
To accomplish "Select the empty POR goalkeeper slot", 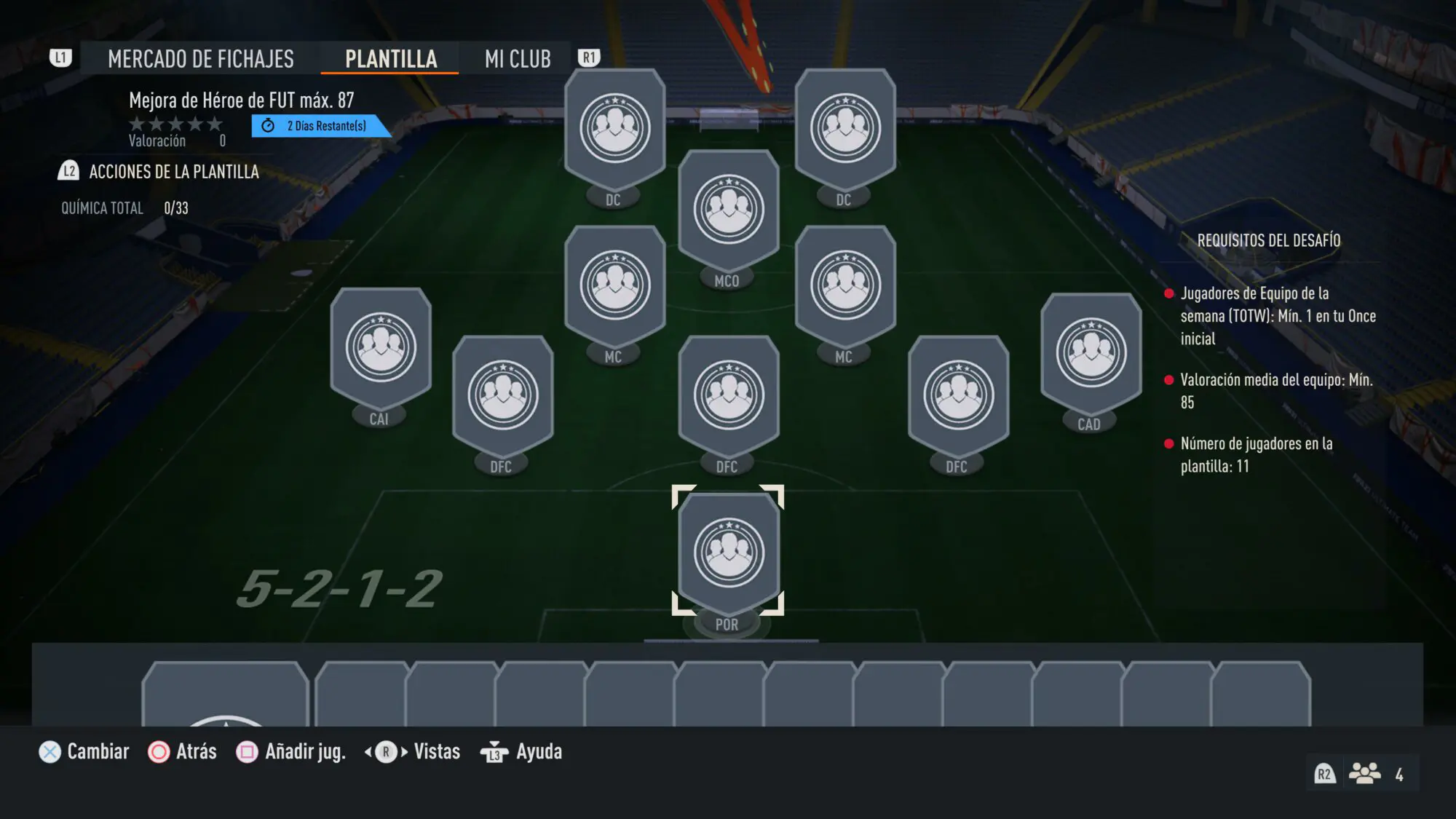I will [728, 552].
